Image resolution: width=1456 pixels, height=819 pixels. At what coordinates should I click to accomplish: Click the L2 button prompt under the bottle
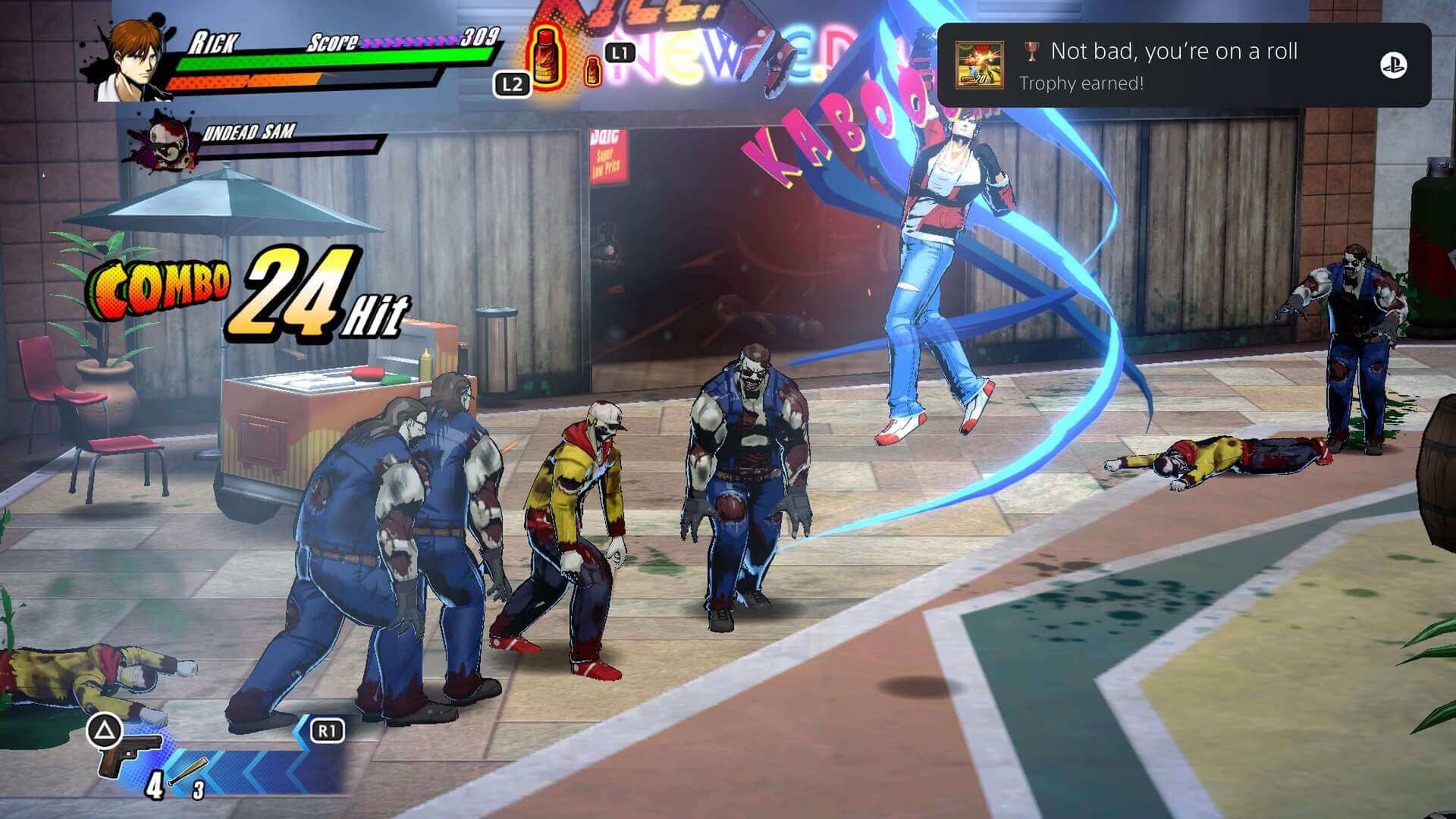[x=514, y=85]
